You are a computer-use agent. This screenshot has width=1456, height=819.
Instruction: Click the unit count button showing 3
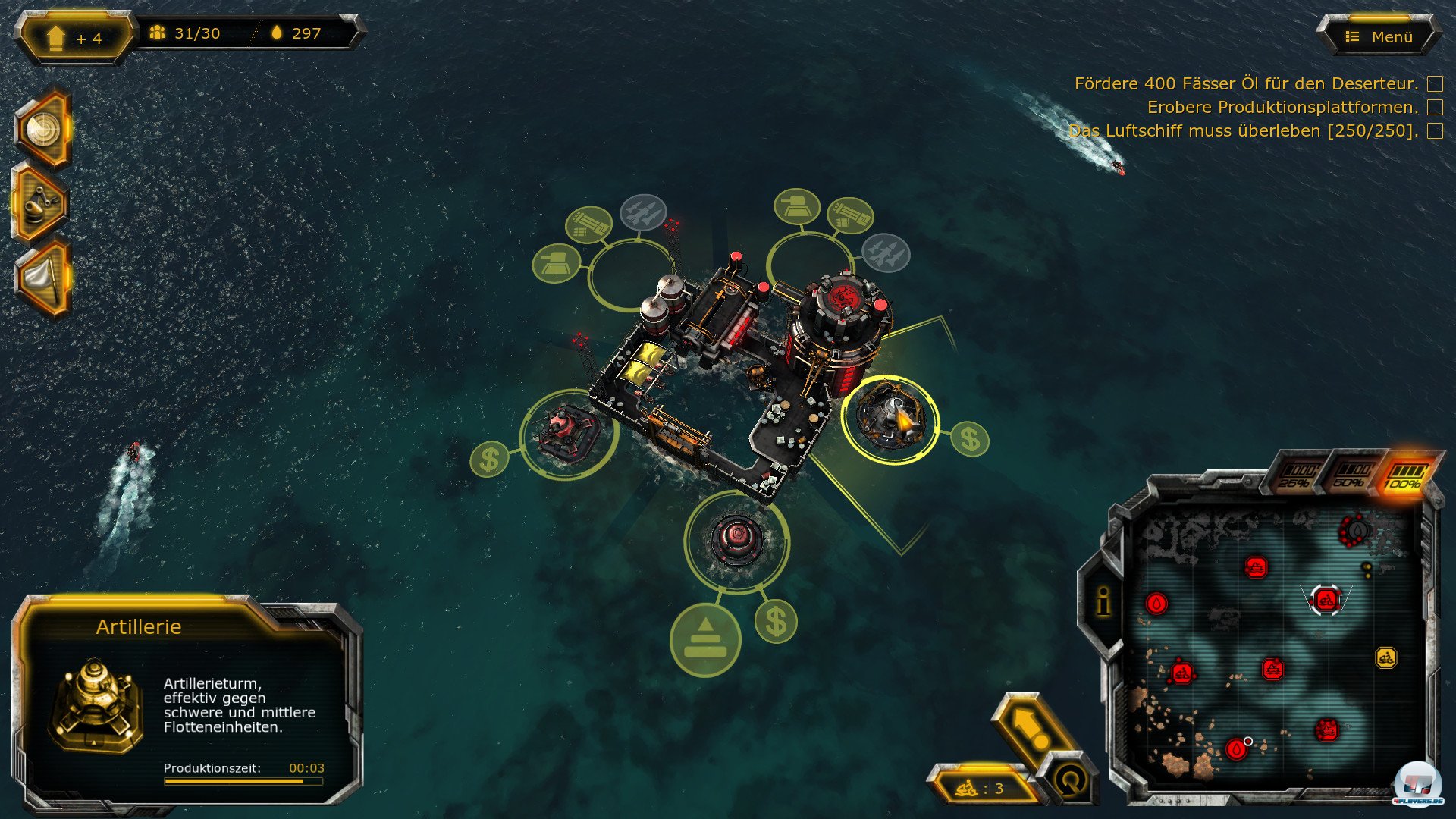(981, 789)
